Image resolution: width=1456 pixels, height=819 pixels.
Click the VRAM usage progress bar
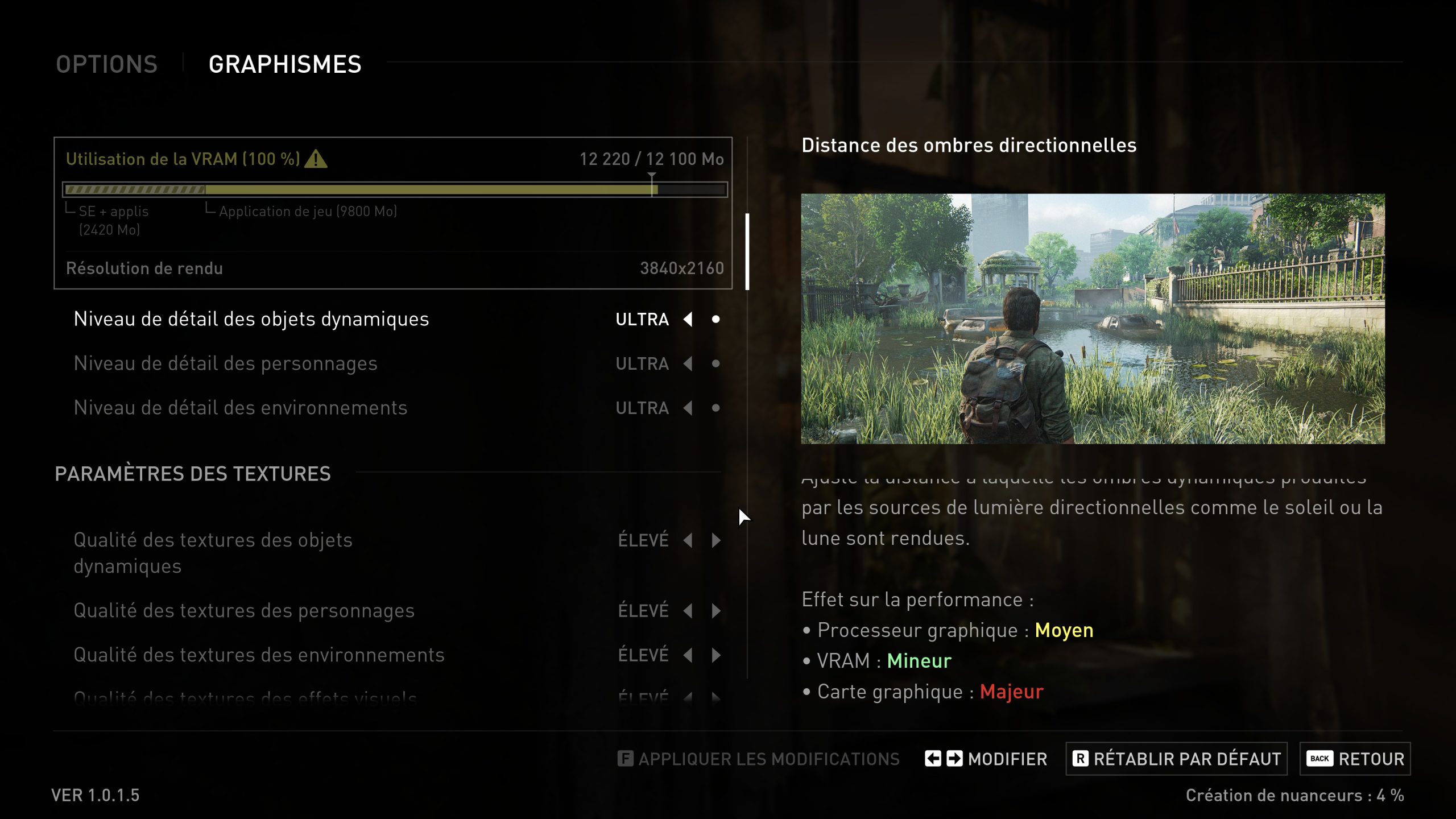click(396, 188)
